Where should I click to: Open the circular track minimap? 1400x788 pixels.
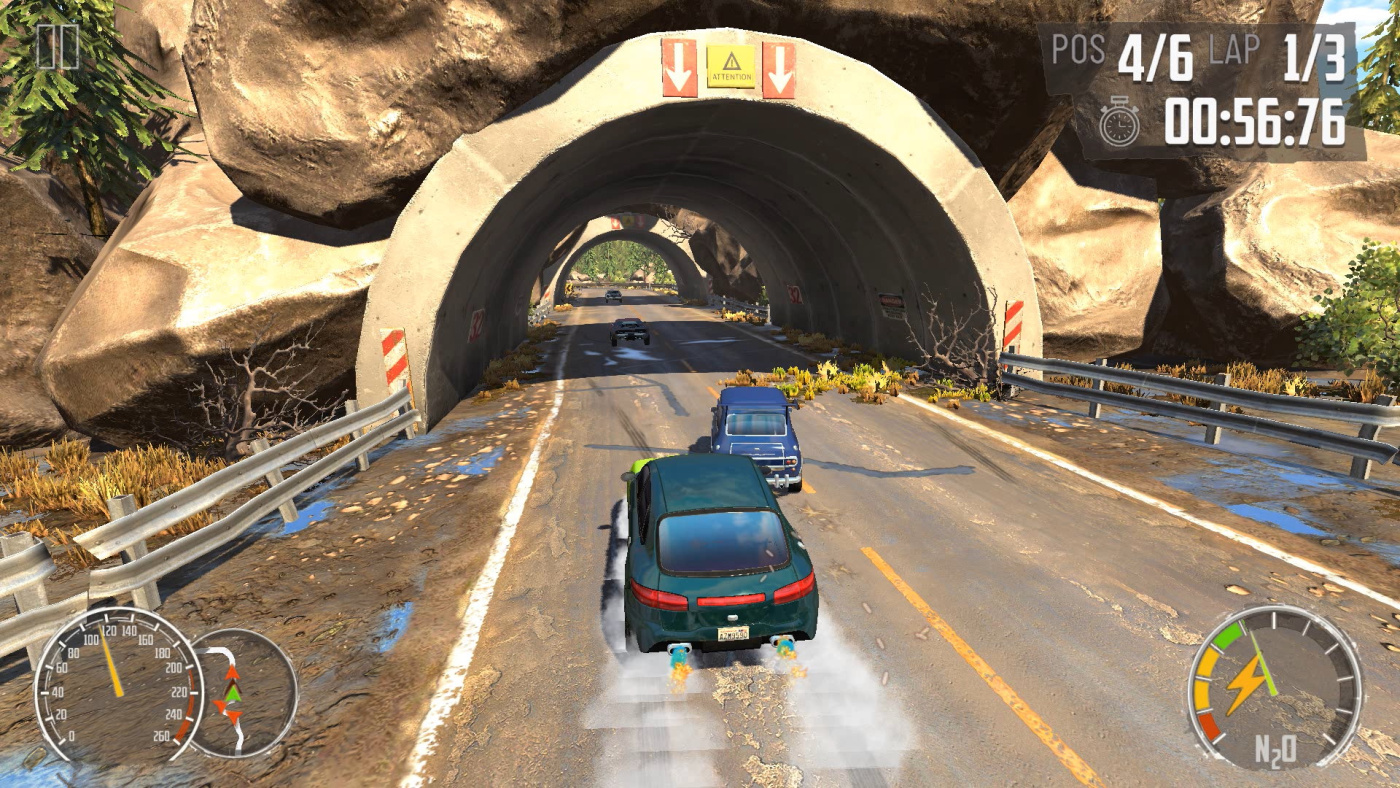(240, 693)
